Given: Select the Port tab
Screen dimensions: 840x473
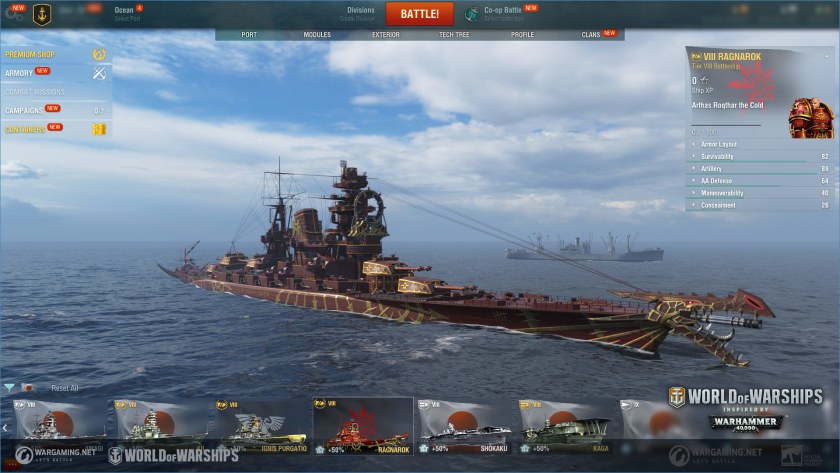Looking at the screenshot, I should 249,35.
